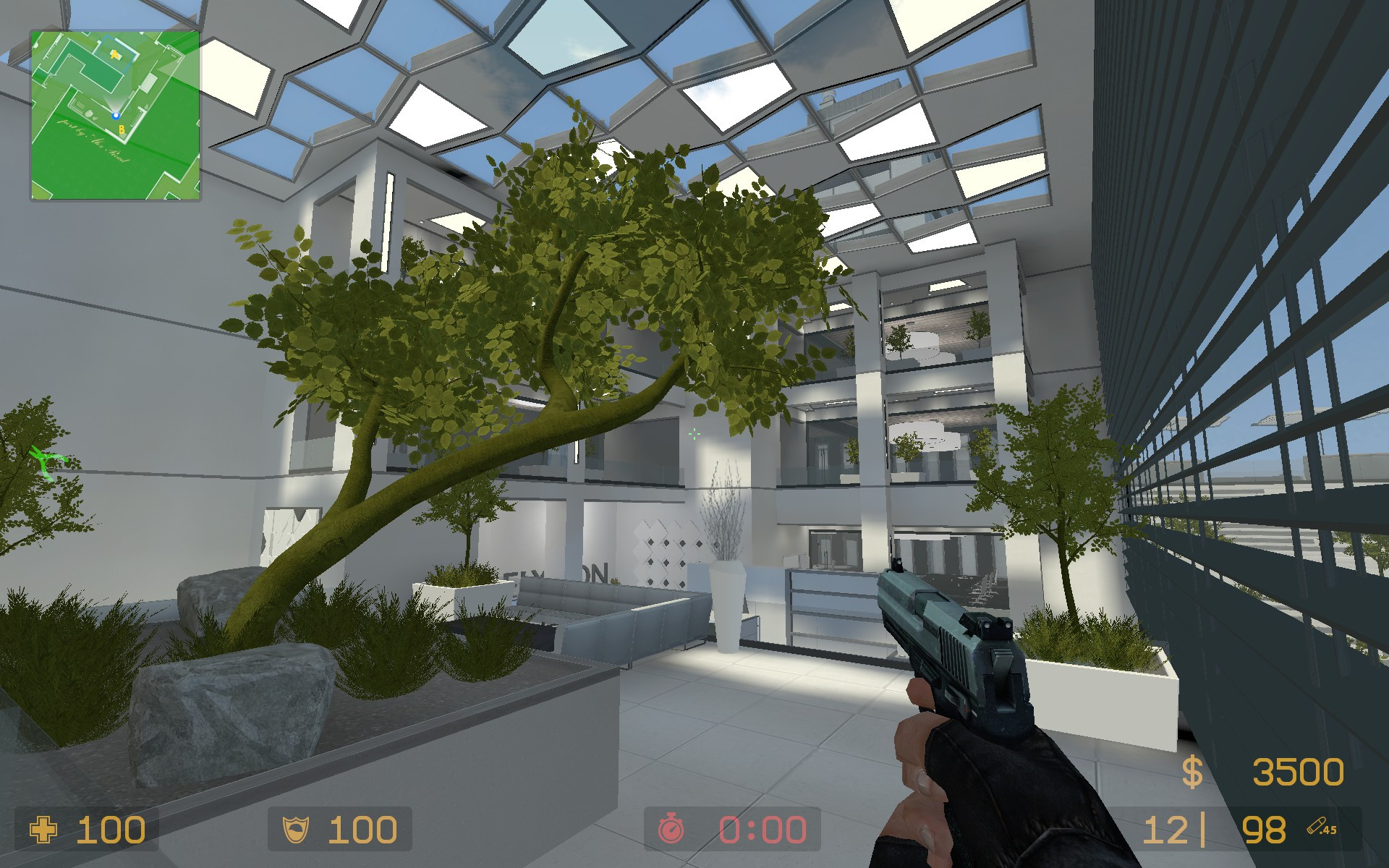Click the dollar sign money icon
The width and height of the screenshot is (1389, 868).
point(1192,773)
